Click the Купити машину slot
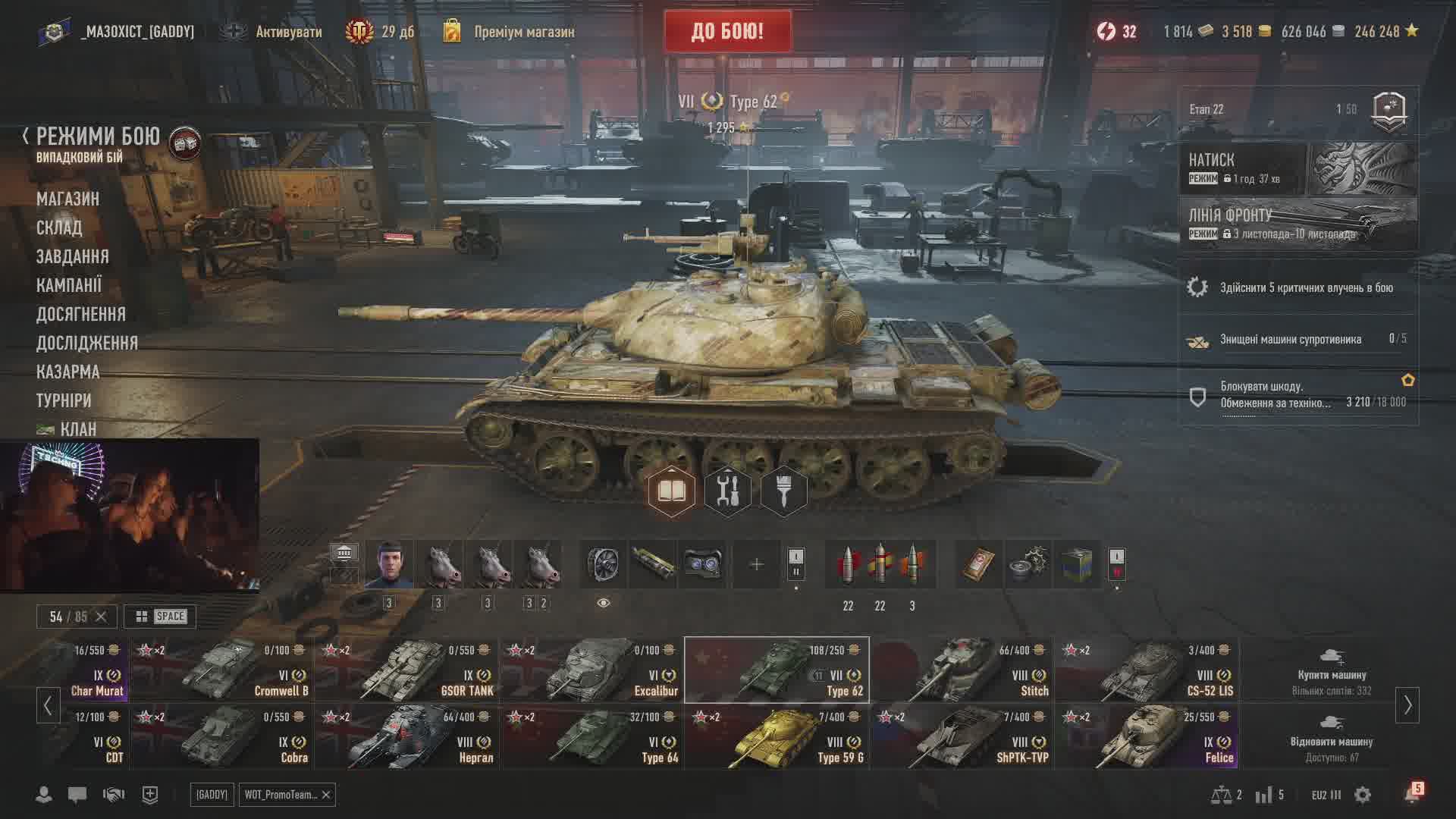The width and height of the screenshot is (1456, 819). [1331, 670]
